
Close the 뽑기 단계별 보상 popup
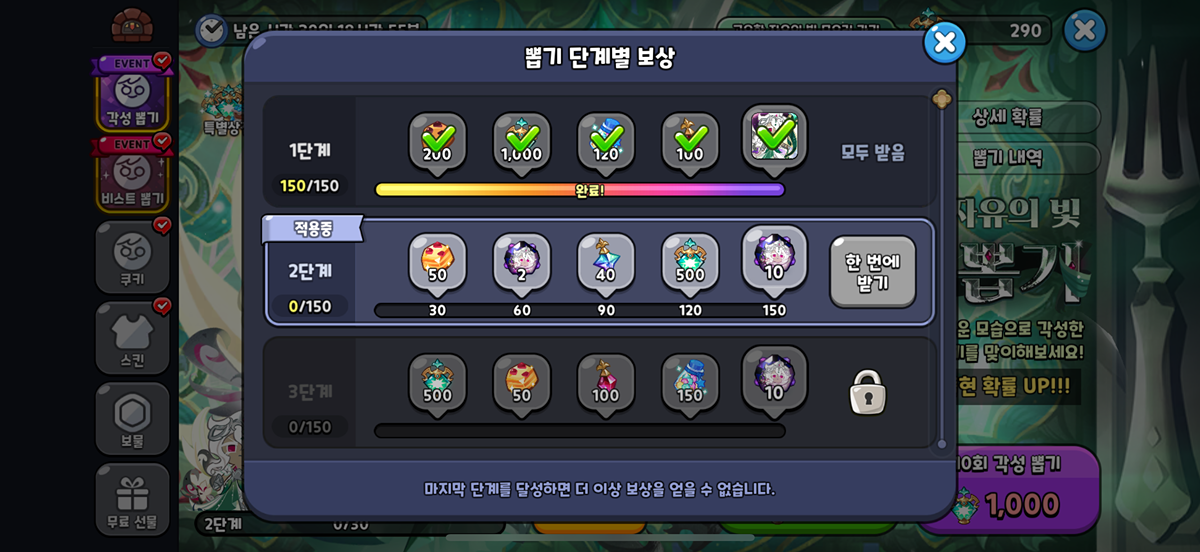point(944,42)
